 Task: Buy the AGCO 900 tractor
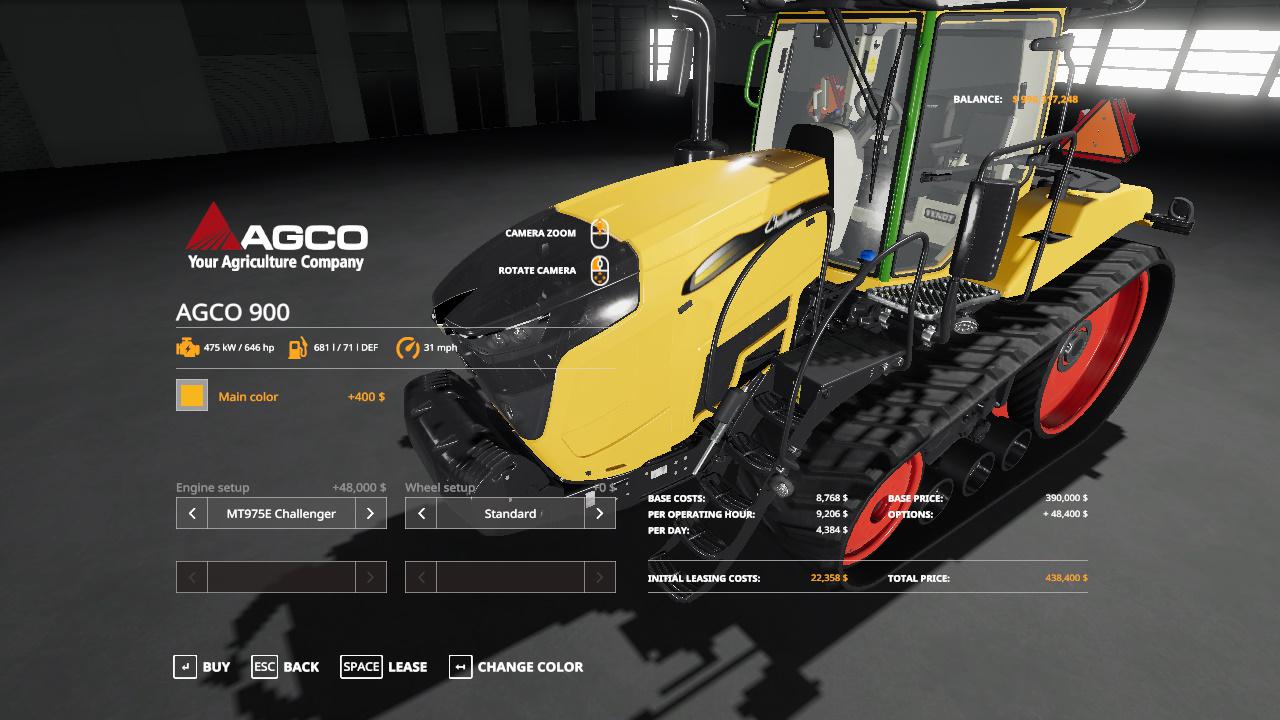[x=202, y=667]
